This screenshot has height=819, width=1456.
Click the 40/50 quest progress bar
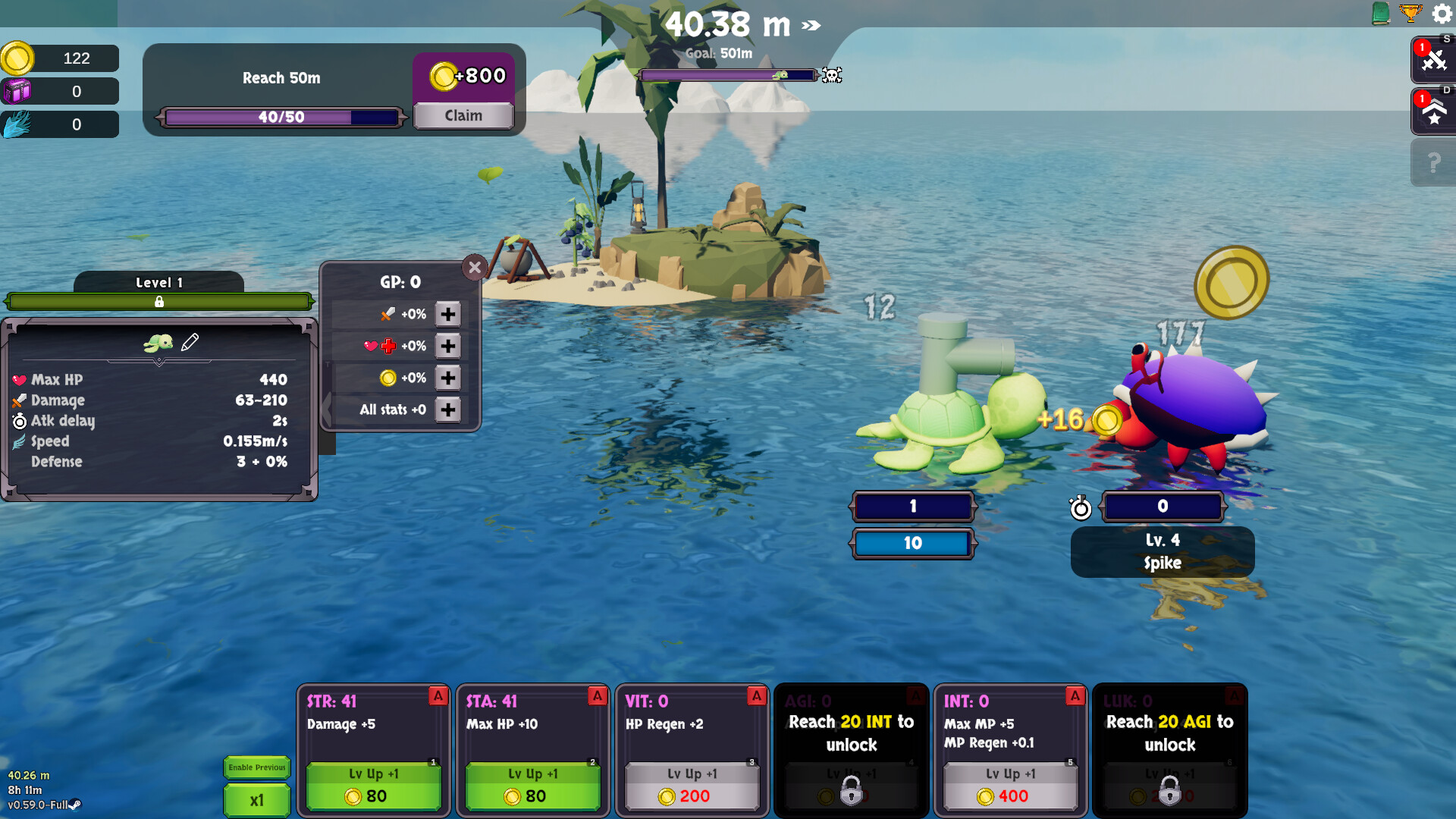tap(281, 117)
